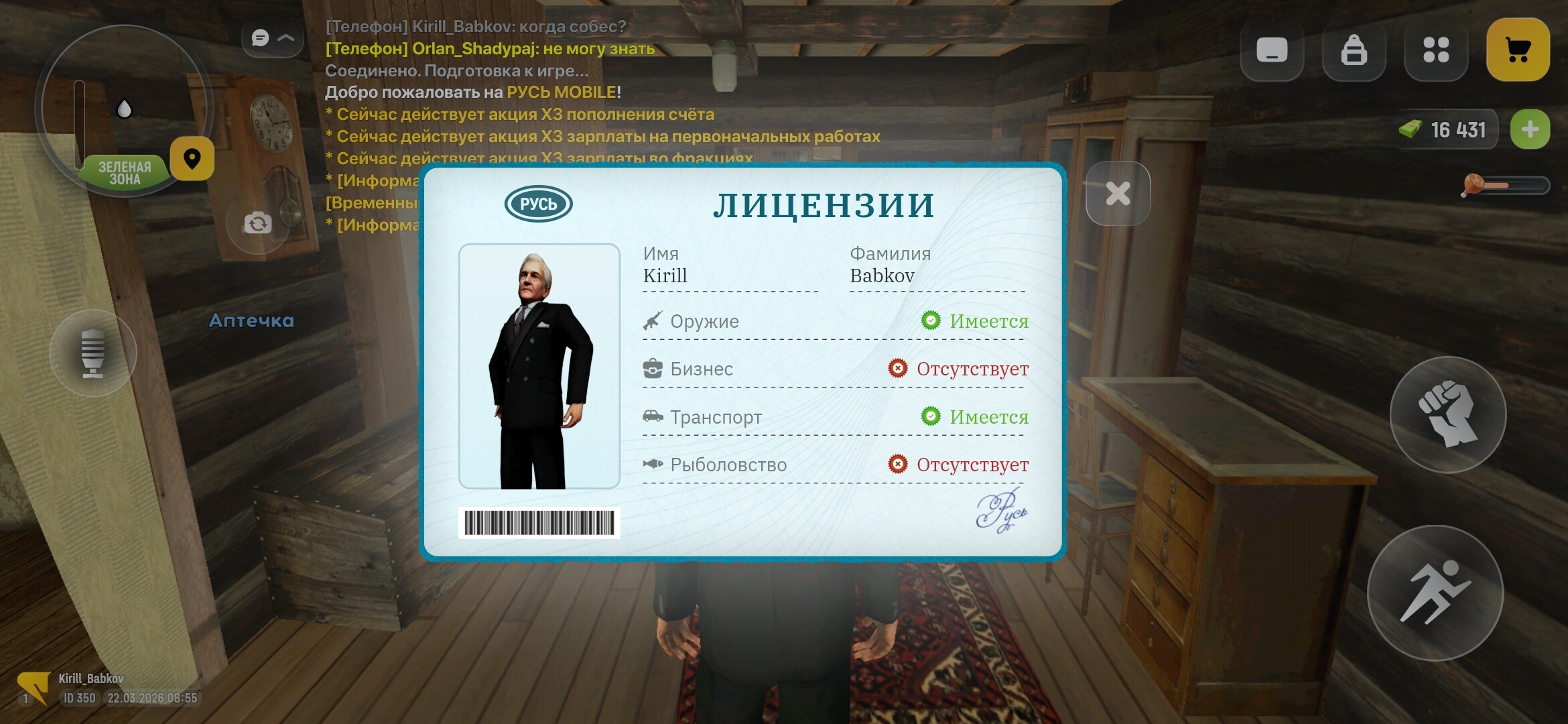Open the four-dot apps menu icon
The width and height of the screenshot is (1568, 724).
tap(1436, 49)
